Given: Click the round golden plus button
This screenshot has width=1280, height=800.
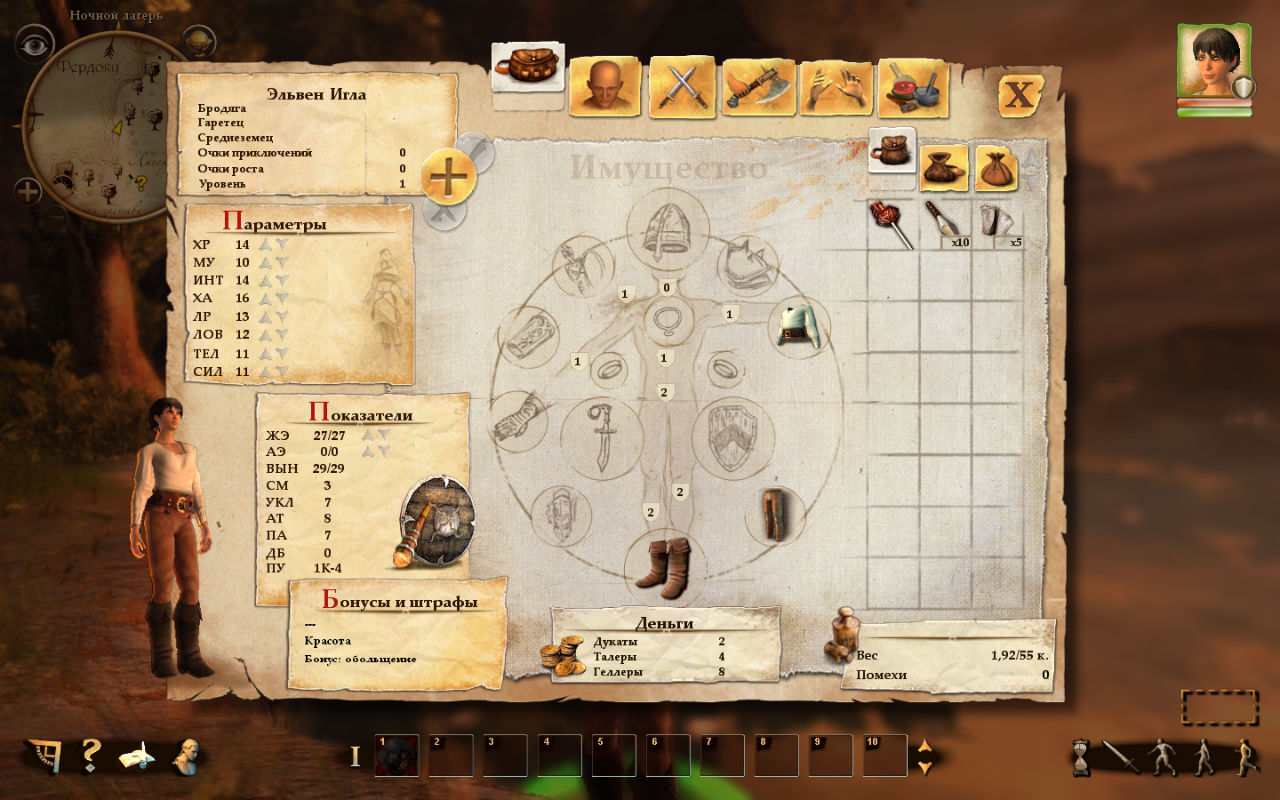Looking at the screenshot, I should click(x=448, y=177).
